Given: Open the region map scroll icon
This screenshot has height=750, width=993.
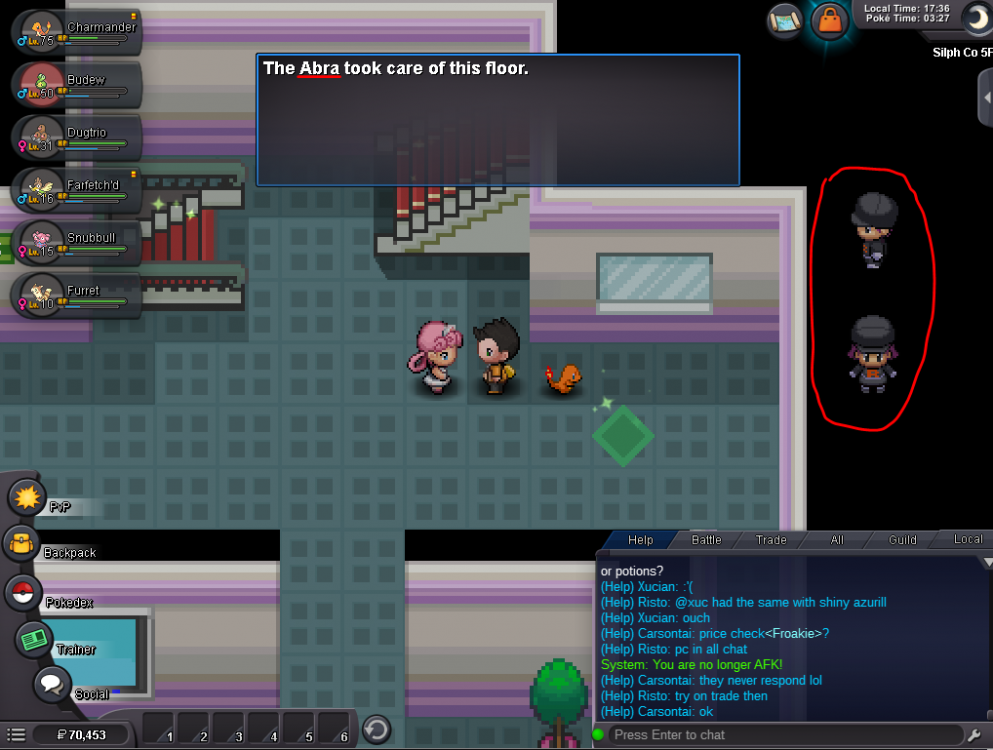Looking at the screenshot, I should [786, 19].
